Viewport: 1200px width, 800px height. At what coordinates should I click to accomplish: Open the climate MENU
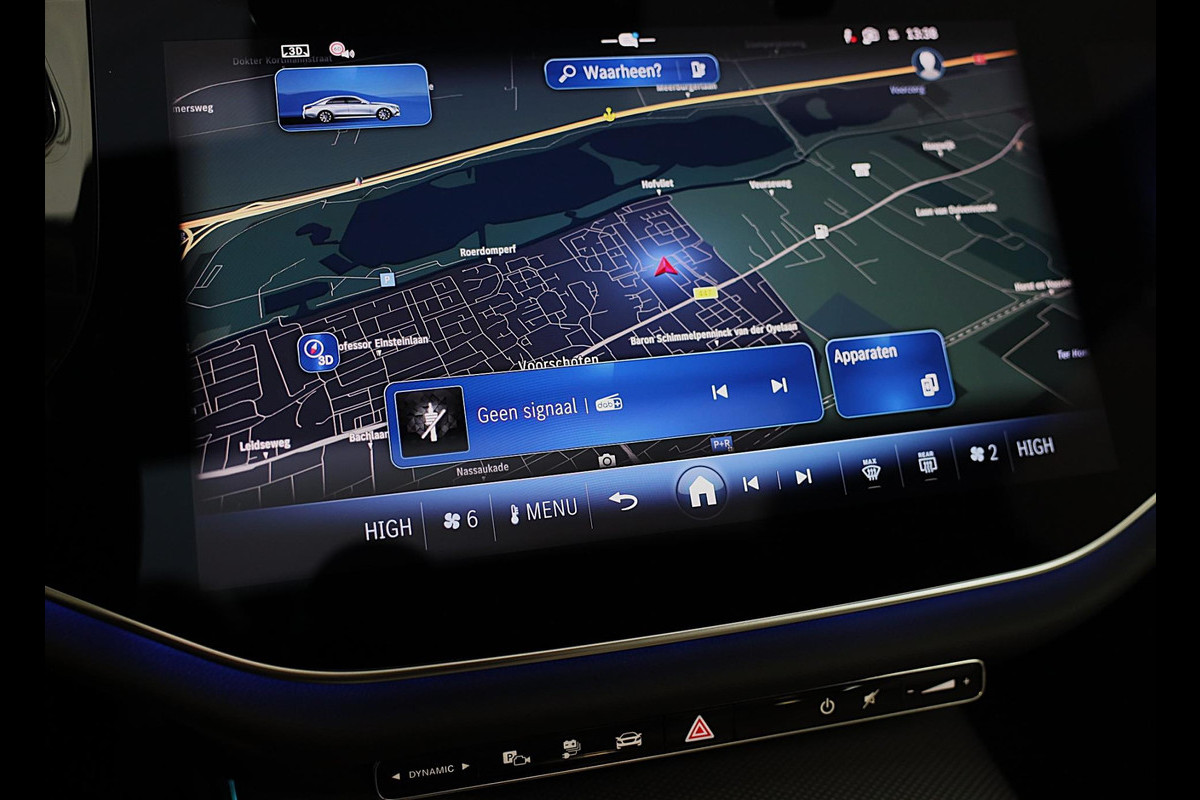click(x=543, y=511)
